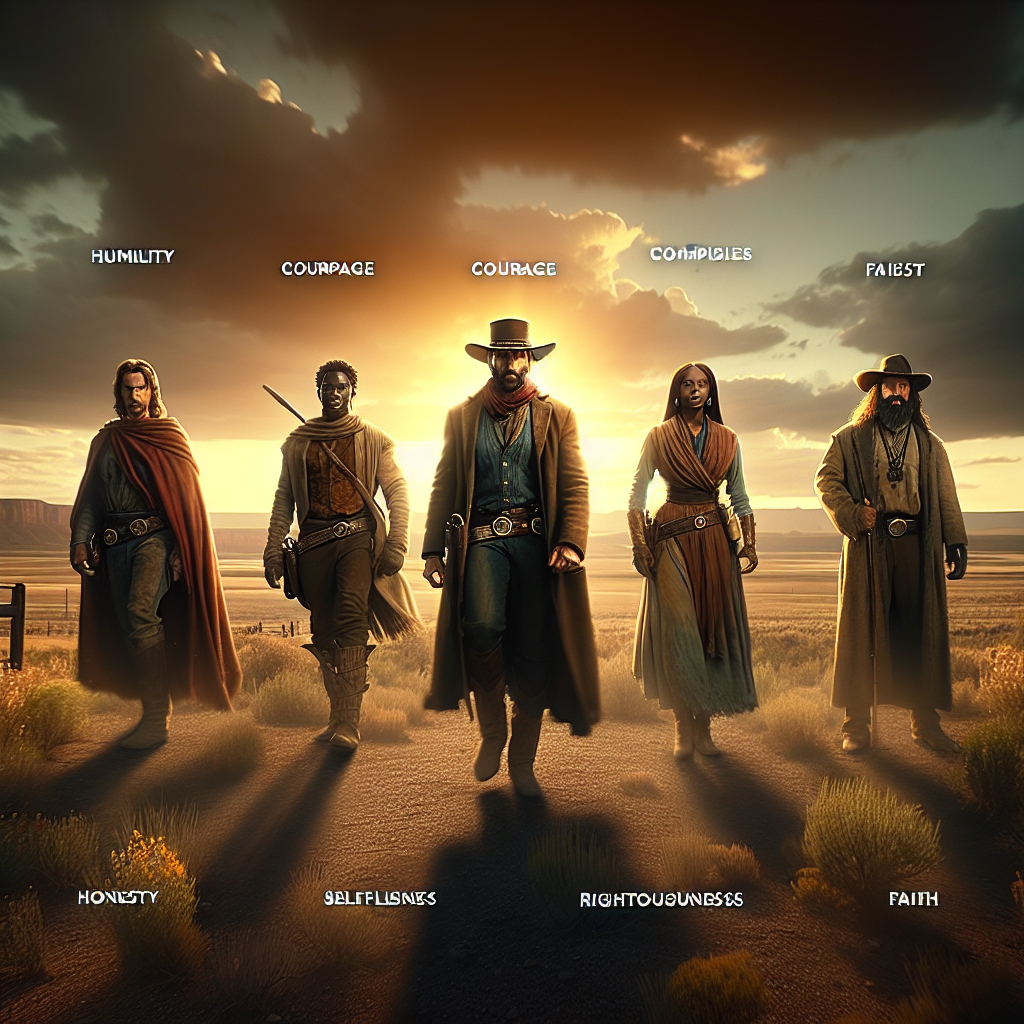The width and height of the screenshot is (1024, 1024).
Task: Choose the COURPAGE label
Action: point(328,269)
